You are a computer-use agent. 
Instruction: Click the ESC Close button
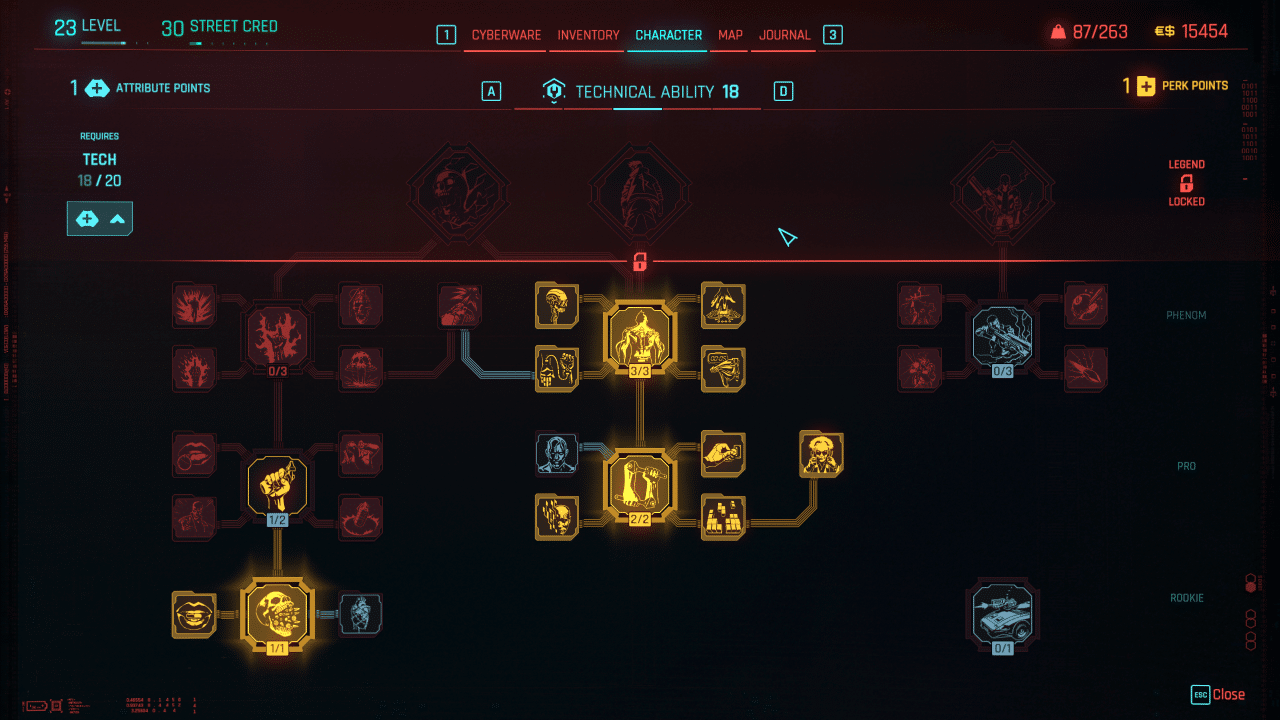click(x=1218, y=694)
